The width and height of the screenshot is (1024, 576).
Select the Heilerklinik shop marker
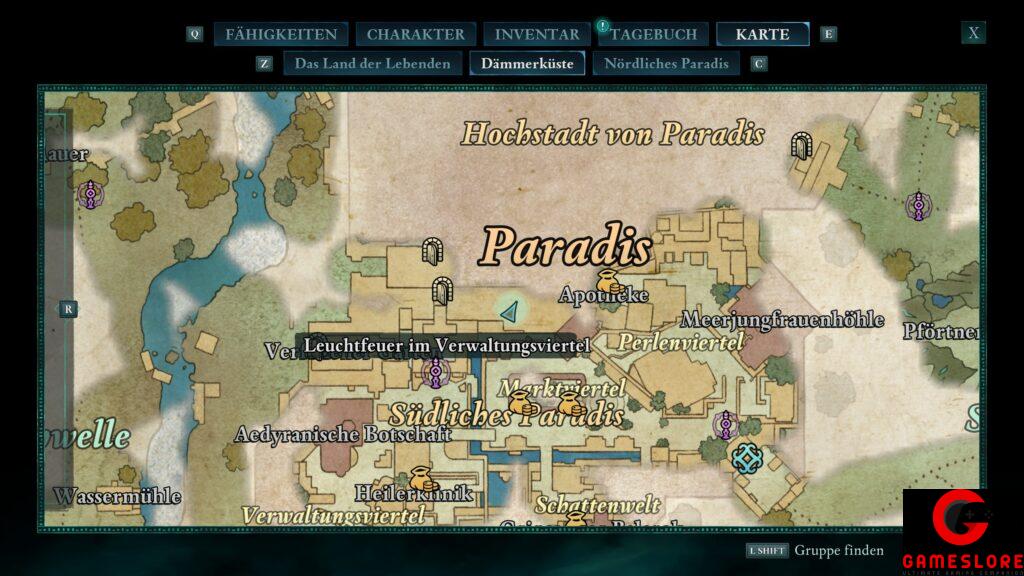pyautogui.click(x=420, y=478)
